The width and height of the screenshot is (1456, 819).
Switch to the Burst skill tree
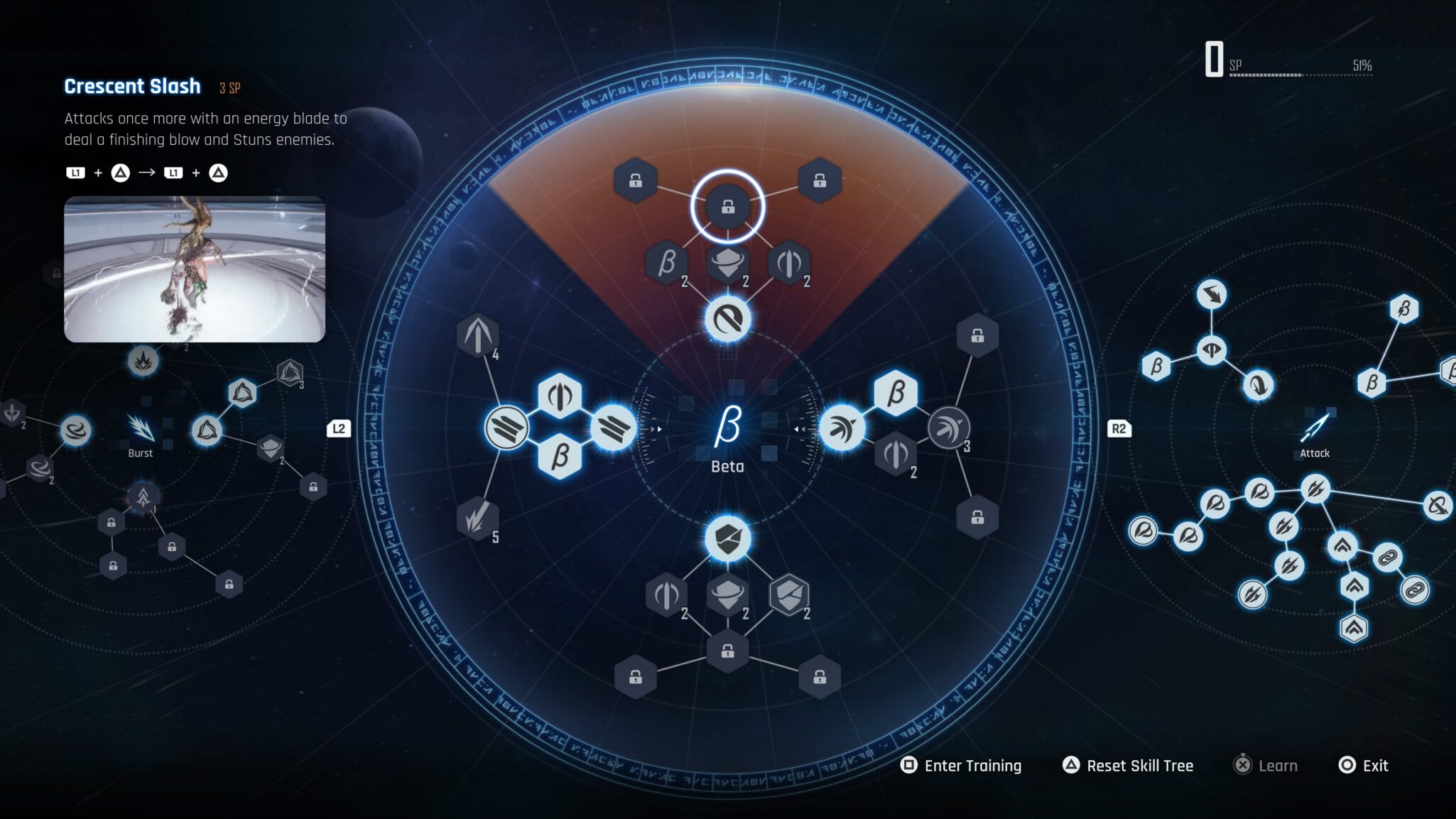(141, 433)
